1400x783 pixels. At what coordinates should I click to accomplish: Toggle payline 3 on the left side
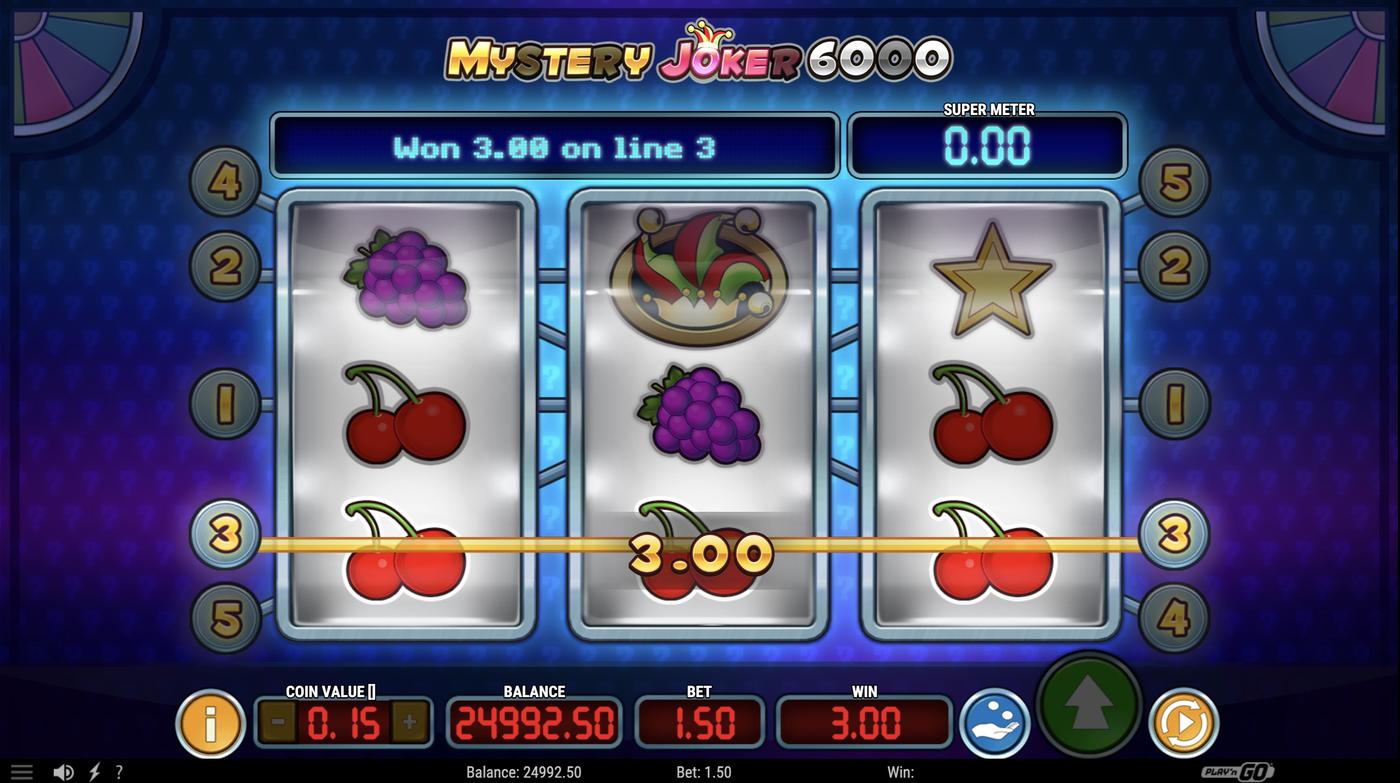222,533
